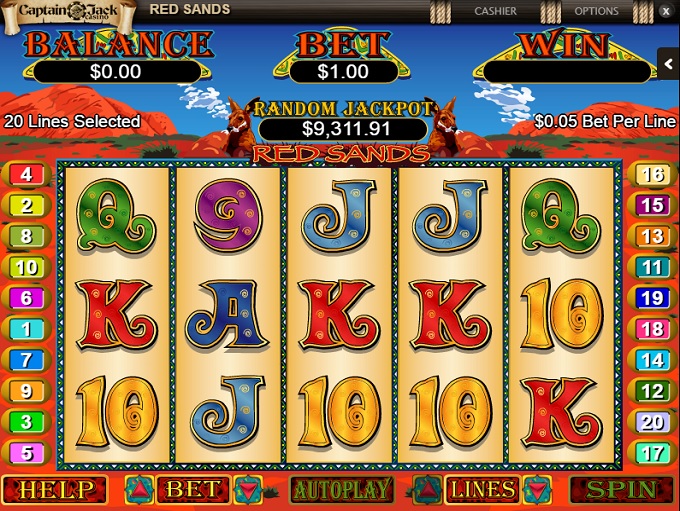The height and width of the screenshot is (511, 680).
Task: Open the Help screen
Action: click(55, 490)
